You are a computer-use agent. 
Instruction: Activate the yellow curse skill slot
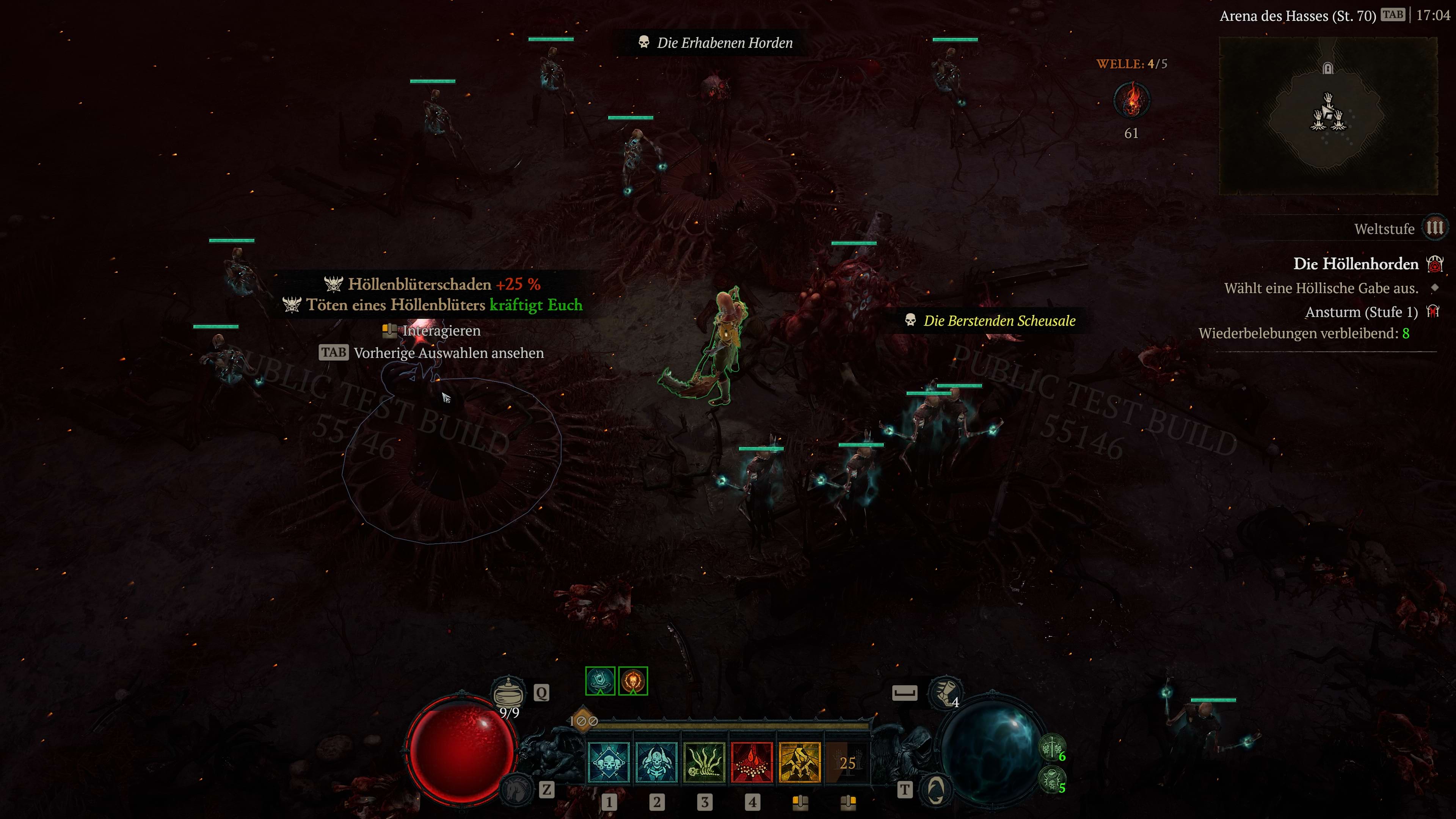click(800, 763)
